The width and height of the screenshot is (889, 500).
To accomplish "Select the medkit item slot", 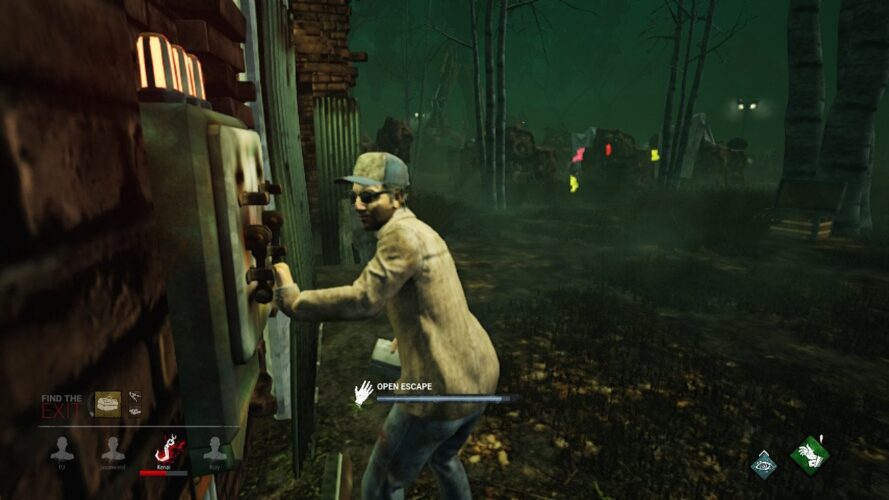I will click(107, 404).
